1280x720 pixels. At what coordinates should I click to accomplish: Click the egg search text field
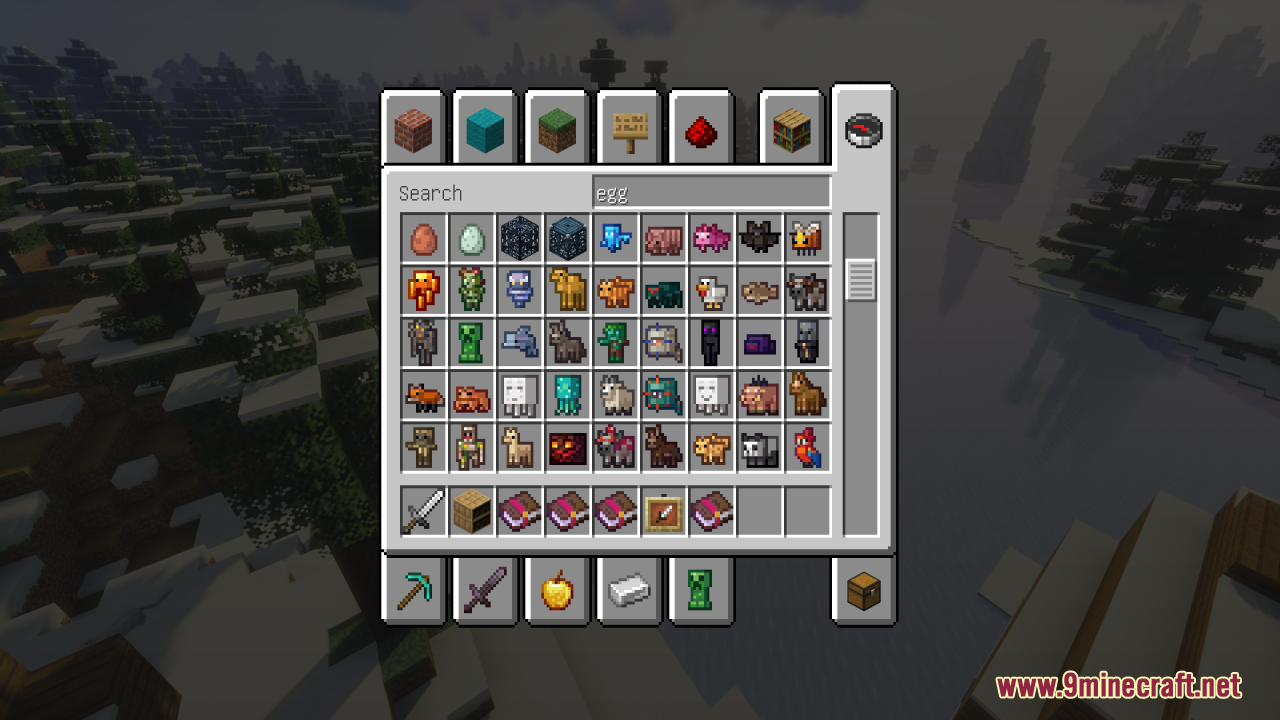[710, 191]
